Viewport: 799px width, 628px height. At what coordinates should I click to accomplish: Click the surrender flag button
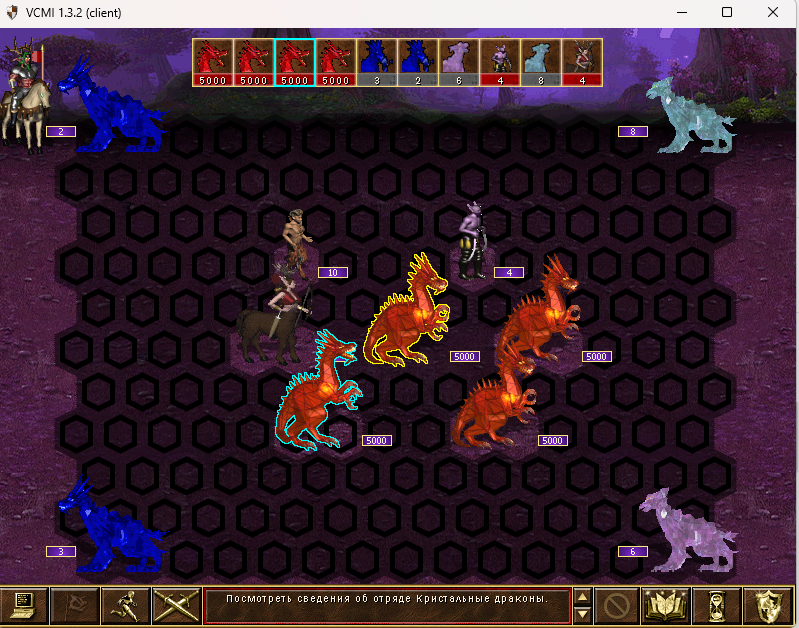tap(75, 605)
